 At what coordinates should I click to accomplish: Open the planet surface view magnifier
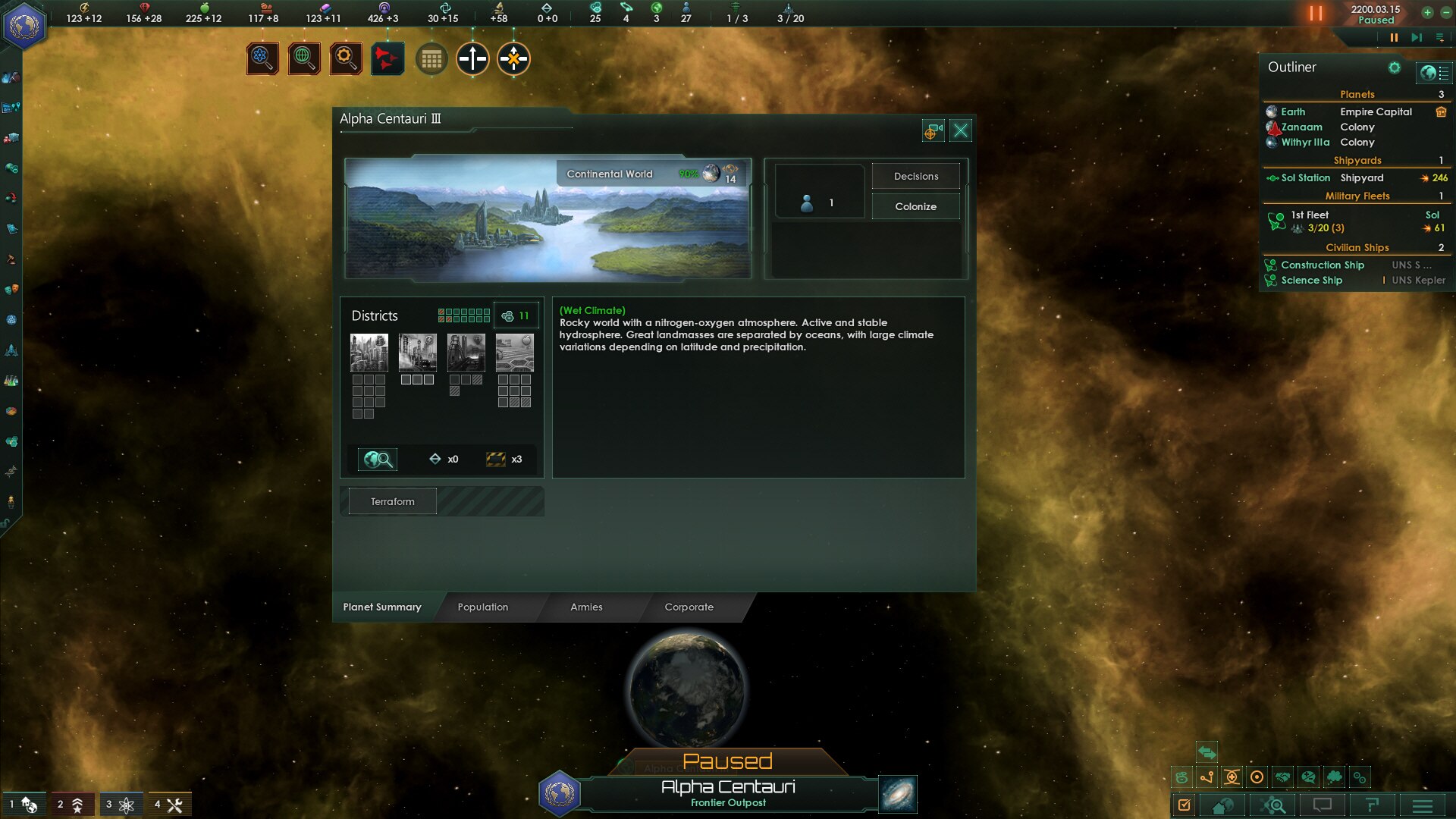click(378, 459)
